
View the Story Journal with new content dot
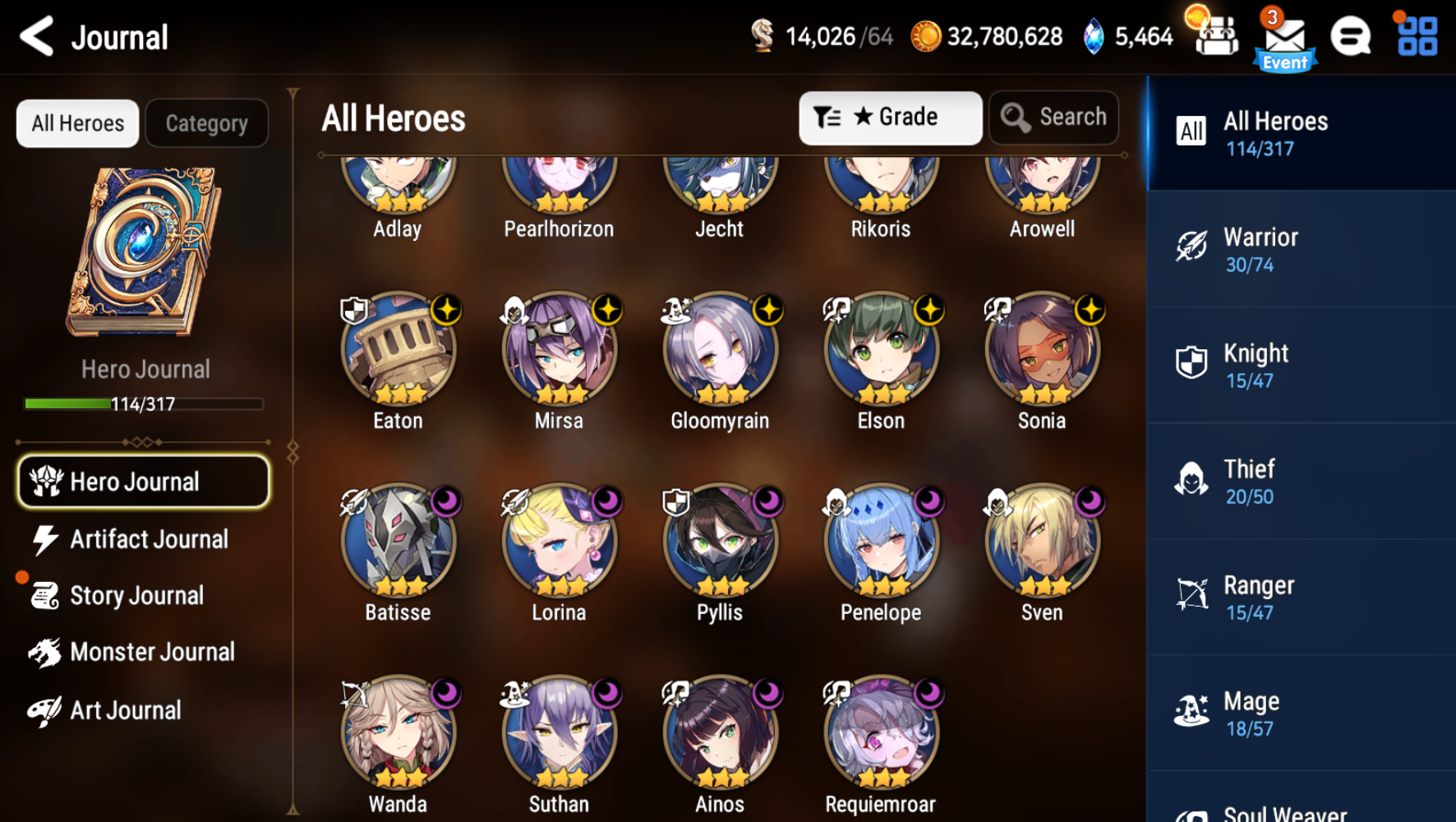[x=136, y=595]
